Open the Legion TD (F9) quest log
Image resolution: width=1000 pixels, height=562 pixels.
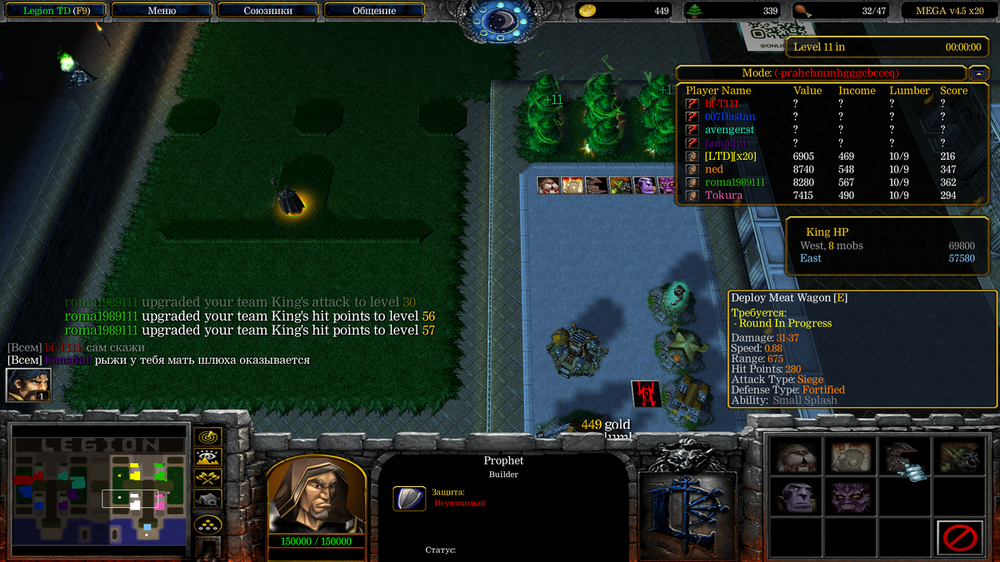tap(55, 11)
